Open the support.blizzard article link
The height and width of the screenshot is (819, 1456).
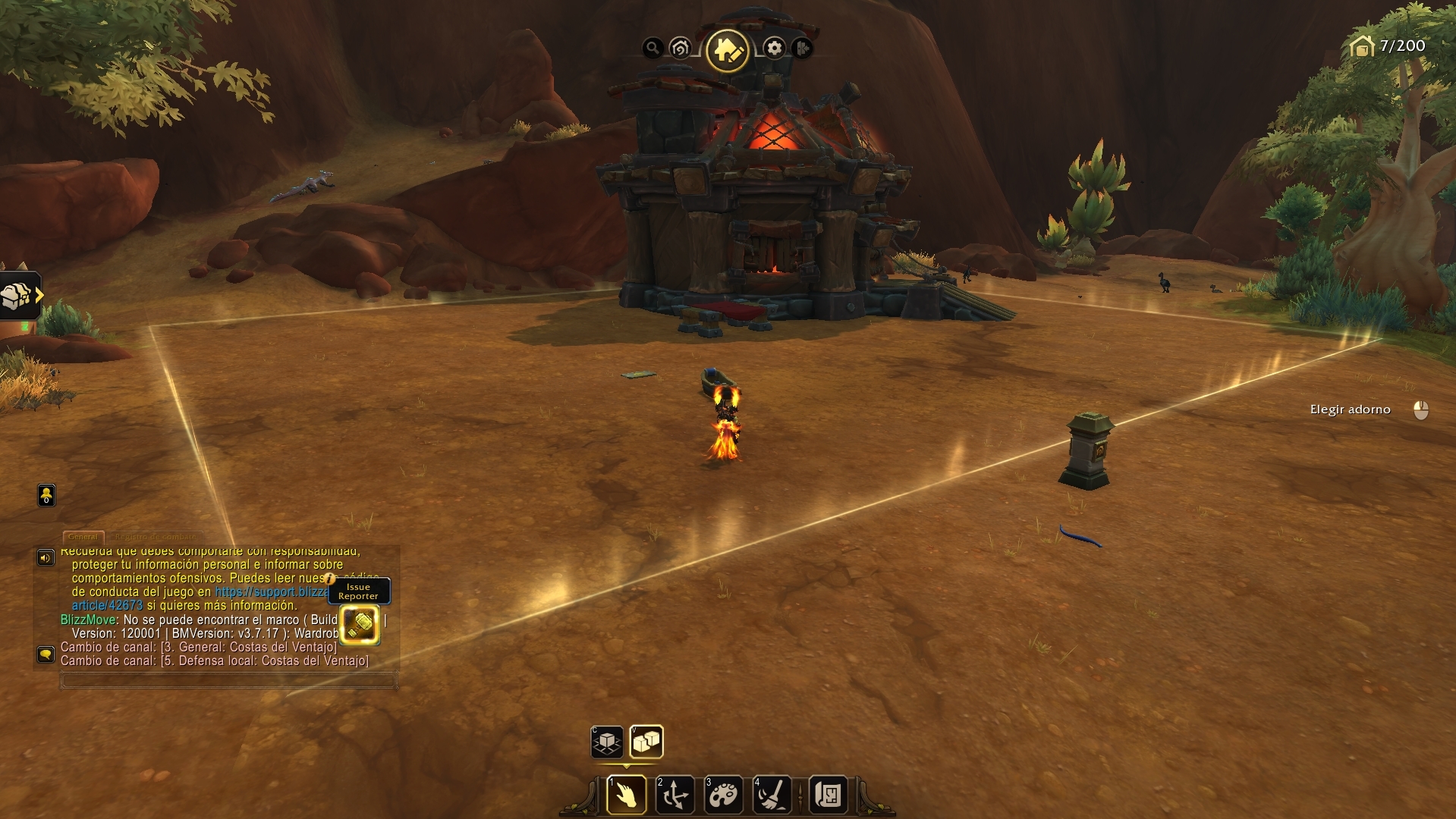point(270,591)
